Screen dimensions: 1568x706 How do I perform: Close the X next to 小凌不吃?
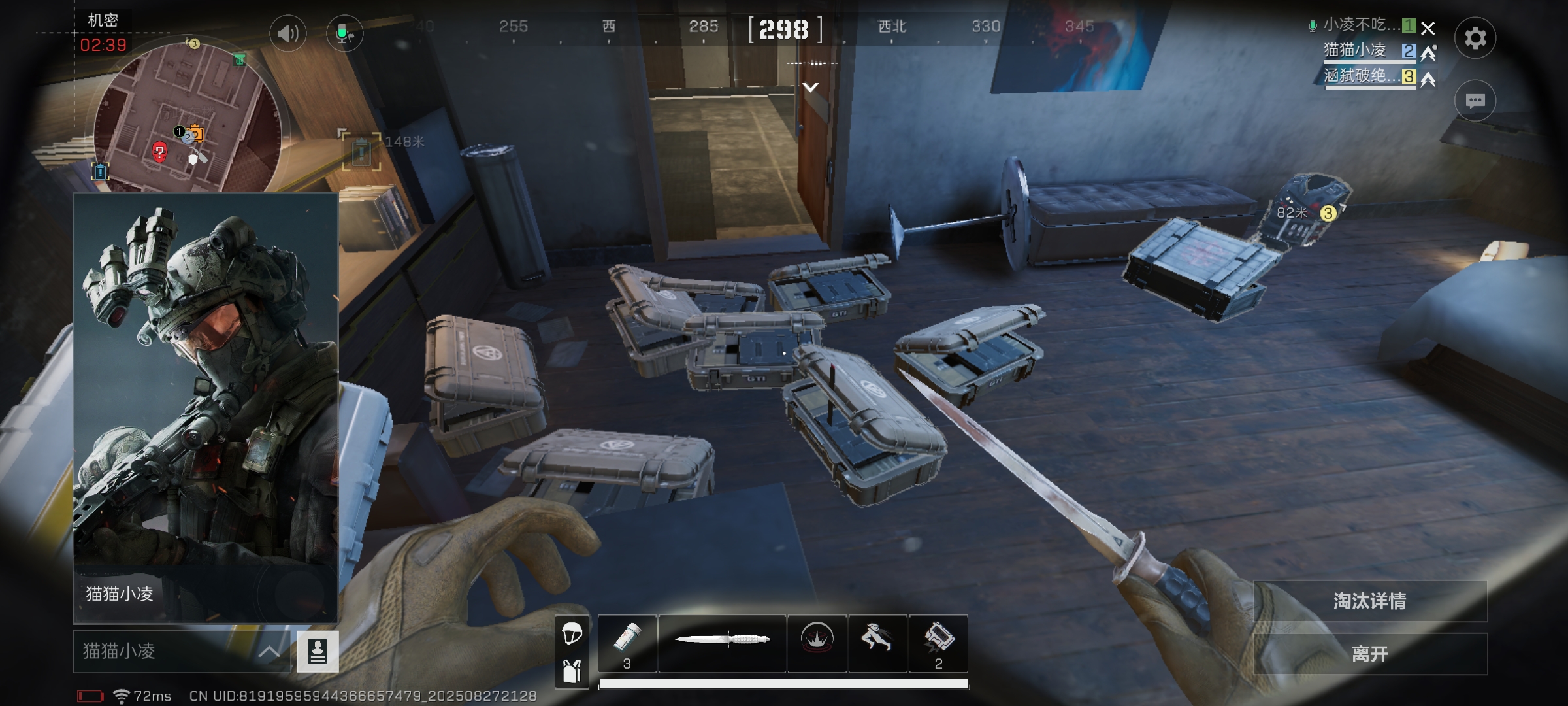pos(1428,28)
